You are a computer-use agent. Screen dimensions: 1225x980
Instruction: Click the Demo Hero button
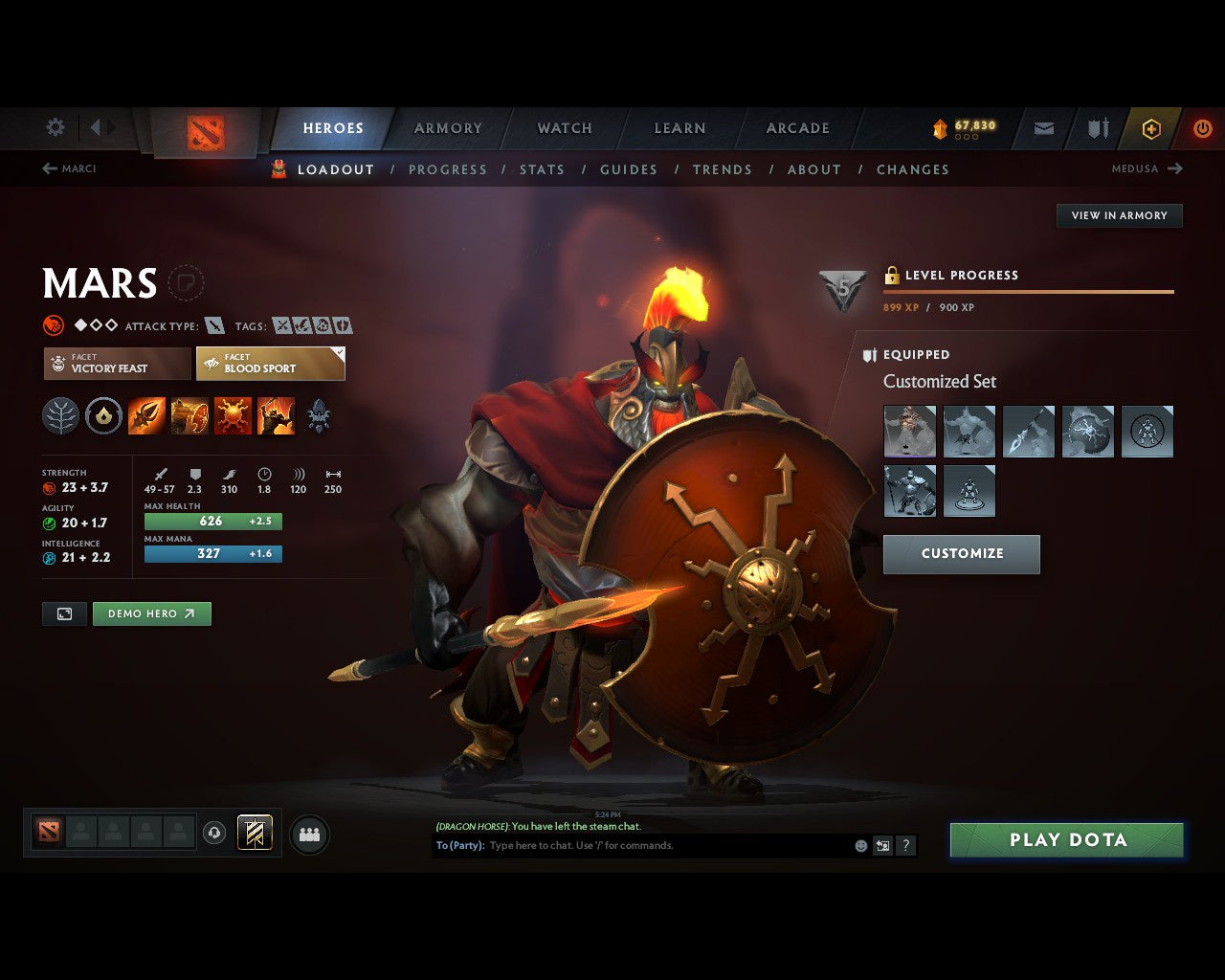pyautogui.click(x=151, y=613)
